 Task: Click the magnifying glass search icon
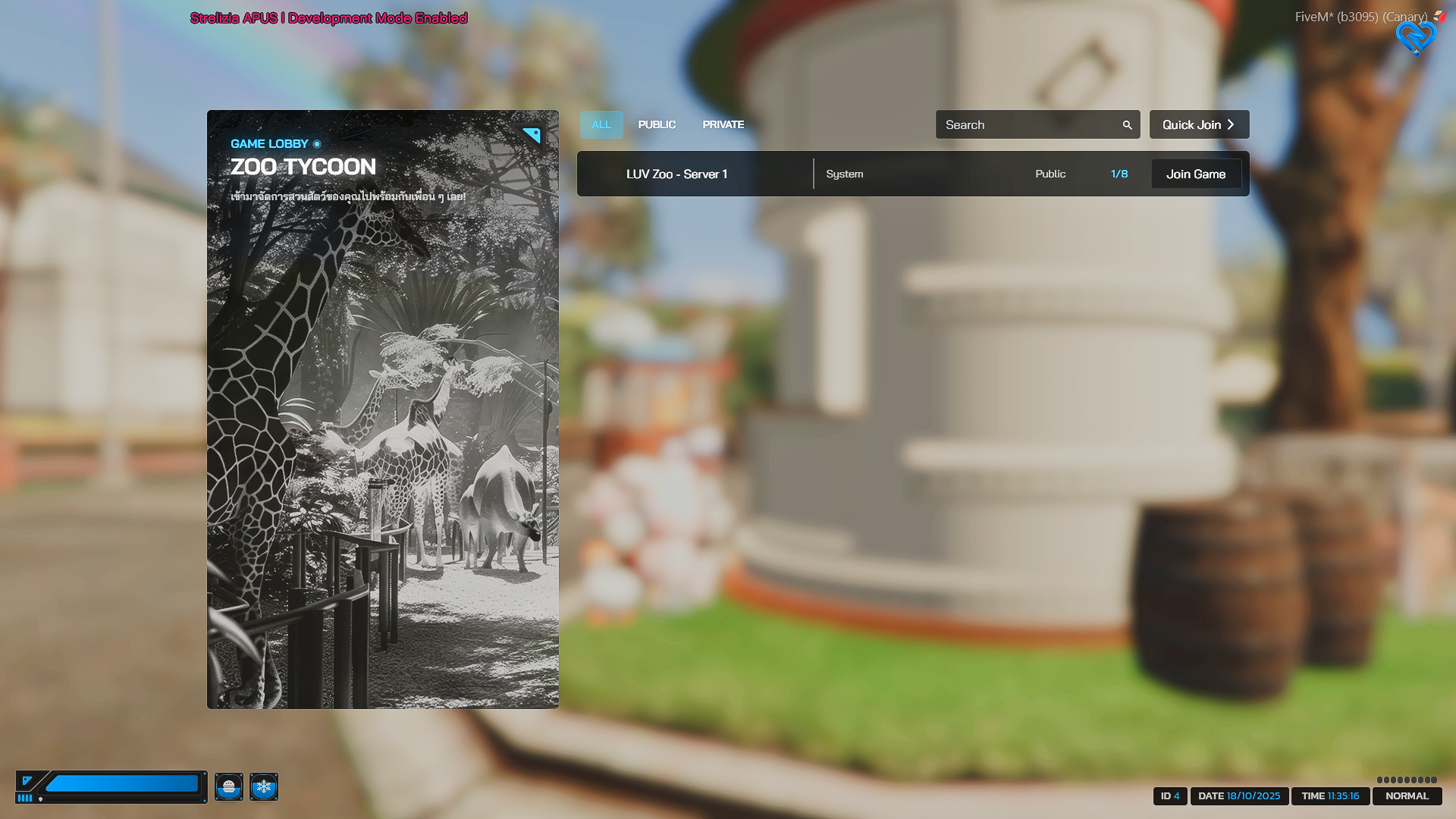click(1127, 125)
